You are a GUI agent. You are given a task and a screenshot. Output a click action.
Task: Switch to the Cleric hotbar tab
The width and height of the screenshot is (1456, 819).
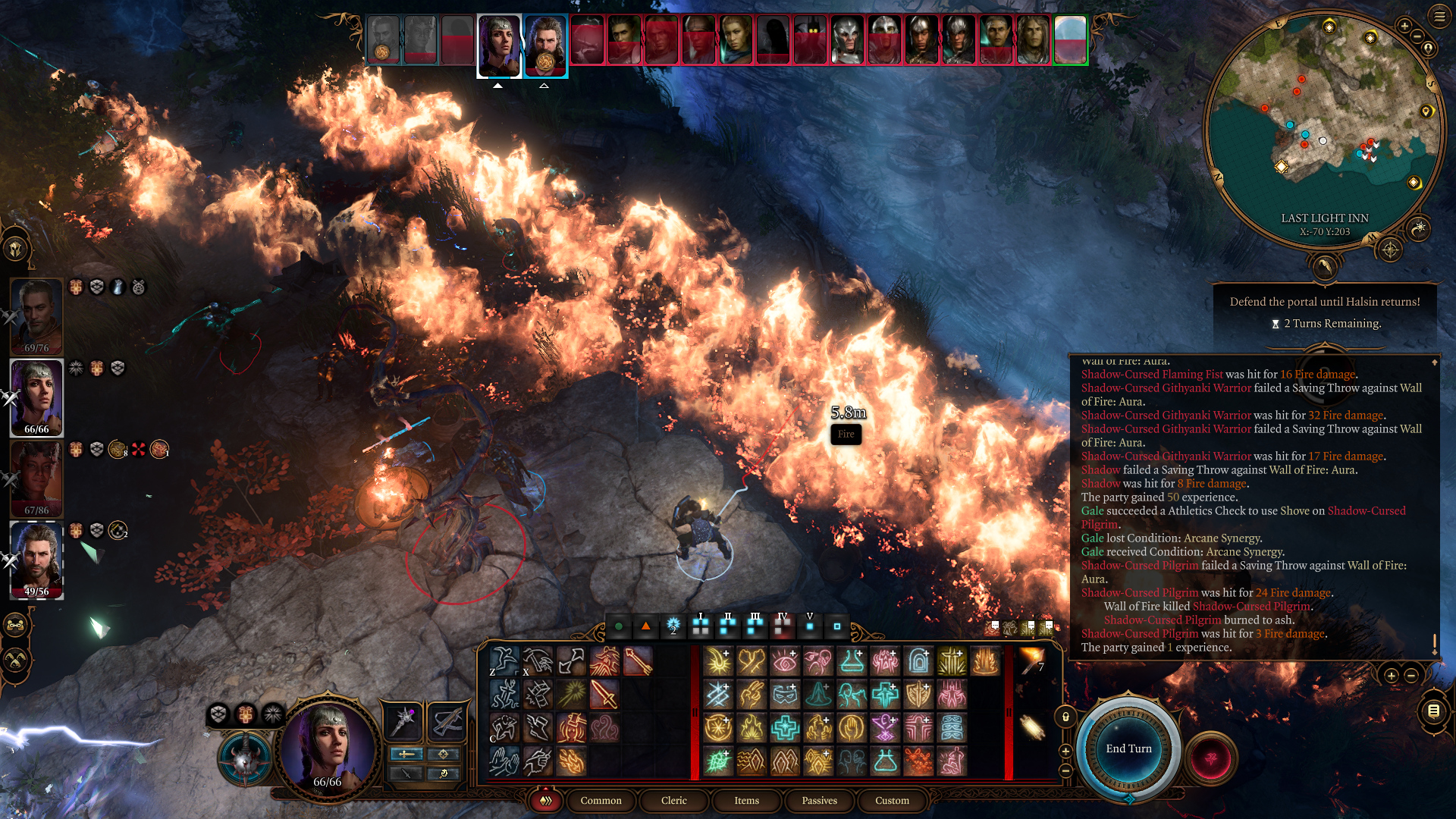click(x=673, y=801)
